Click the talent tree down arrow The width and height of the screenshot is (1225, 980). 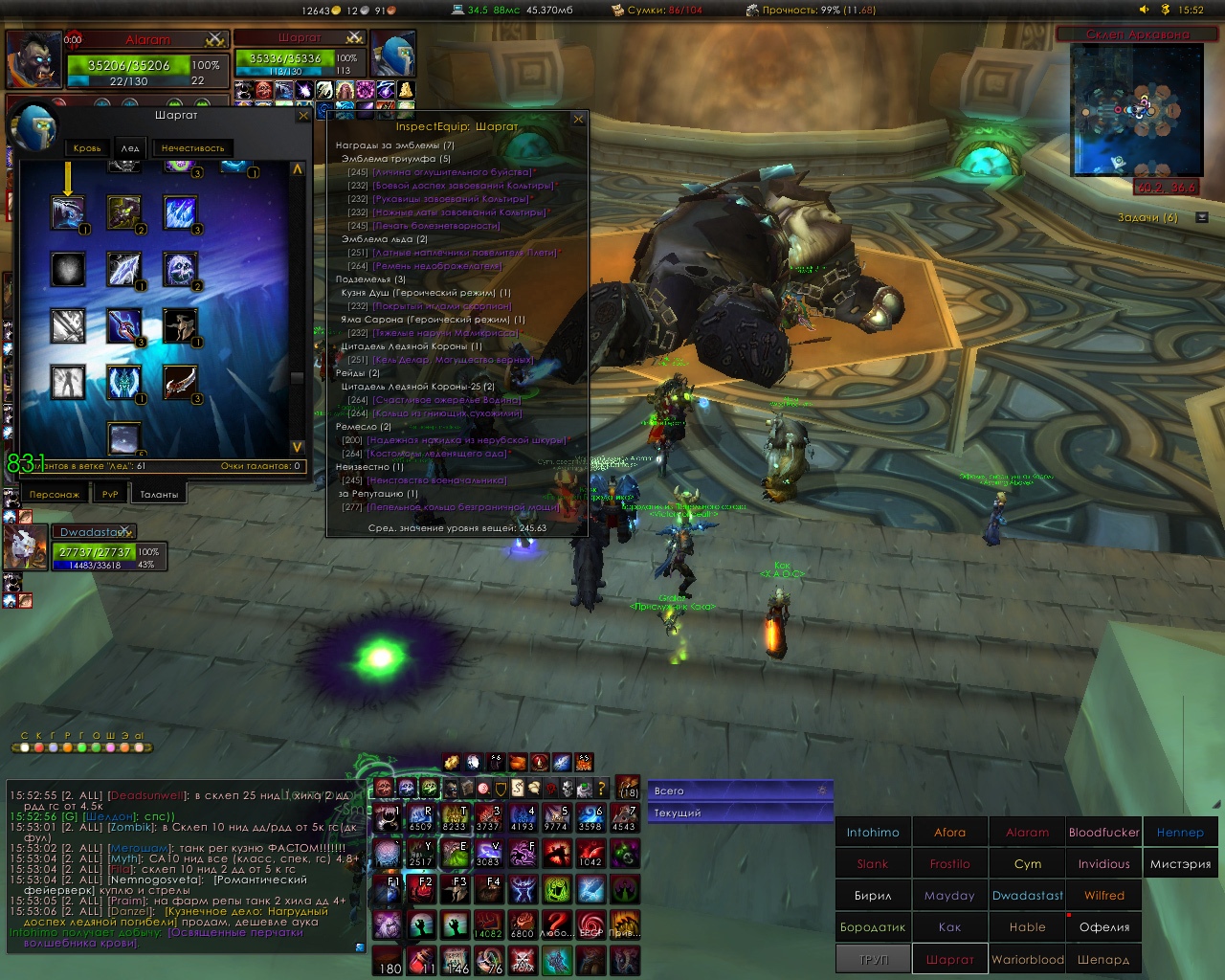297,447
